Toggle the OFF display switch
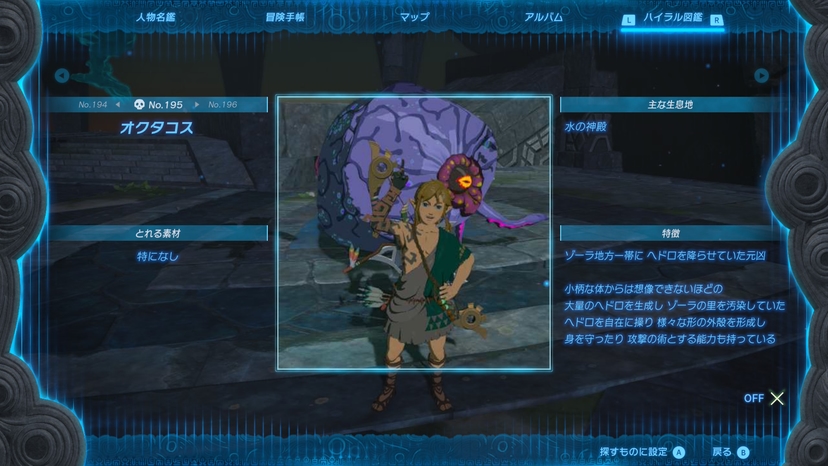 766,398
